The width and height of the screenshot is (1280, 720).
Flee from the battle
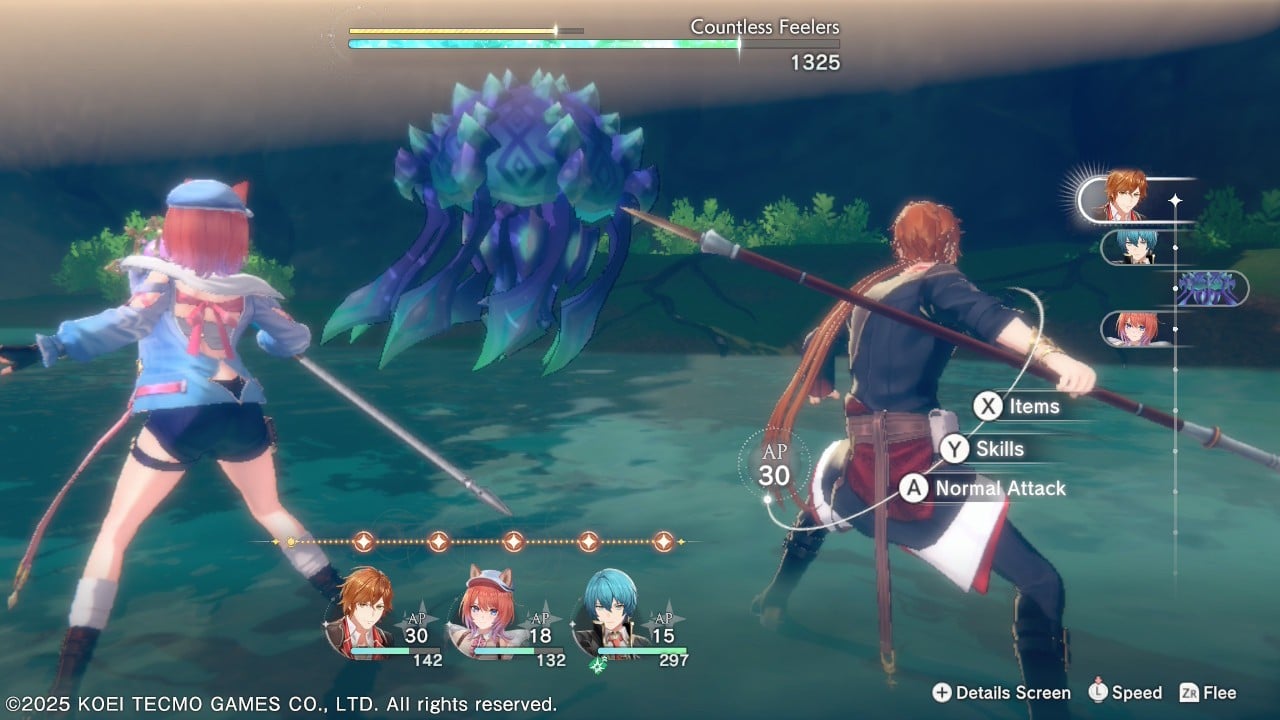point(1209,693)
